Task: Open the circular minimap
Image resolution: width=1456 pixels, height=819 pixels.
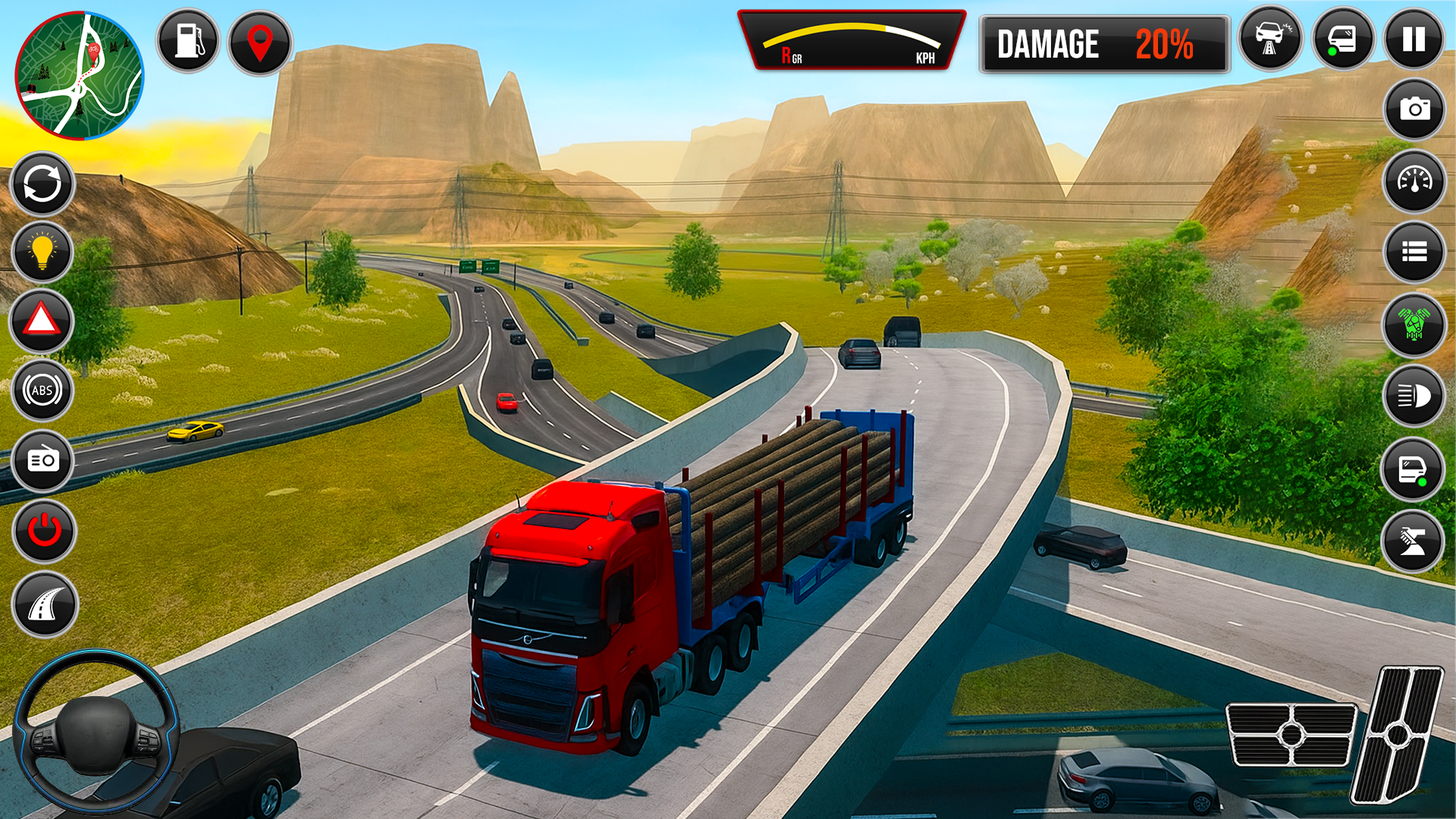Action: [x=80, y=76]
